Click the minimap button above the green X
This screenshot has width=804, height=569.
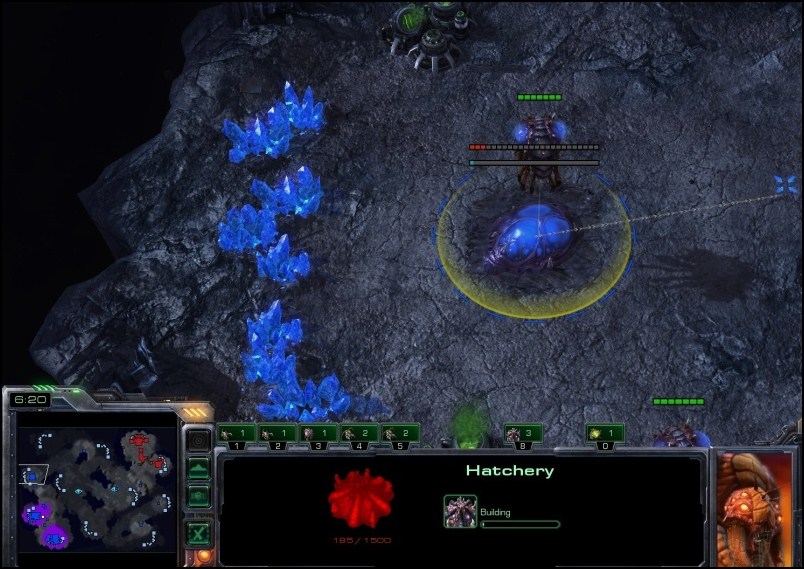point(199,495)
